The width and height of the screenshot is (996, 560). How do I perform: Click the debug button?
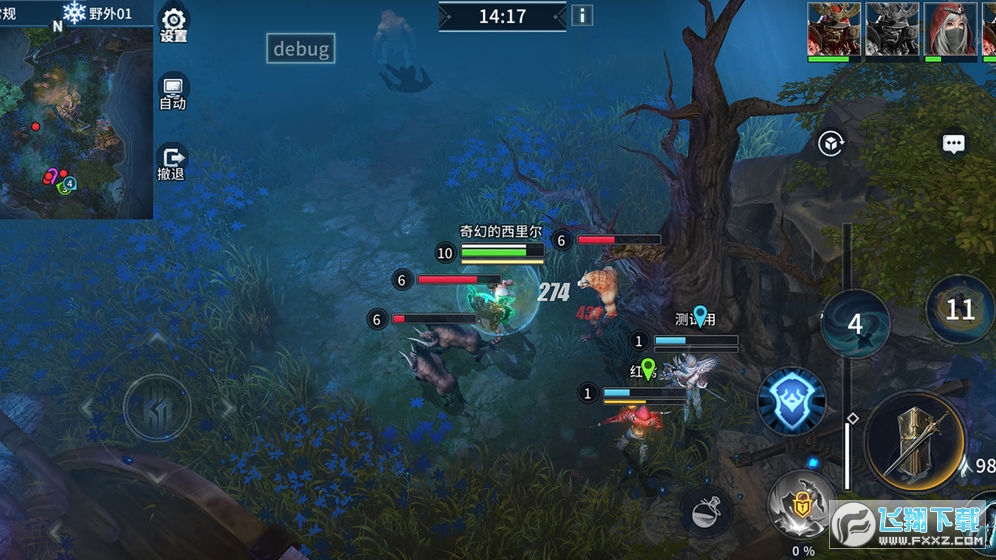(x=301, y=49)
